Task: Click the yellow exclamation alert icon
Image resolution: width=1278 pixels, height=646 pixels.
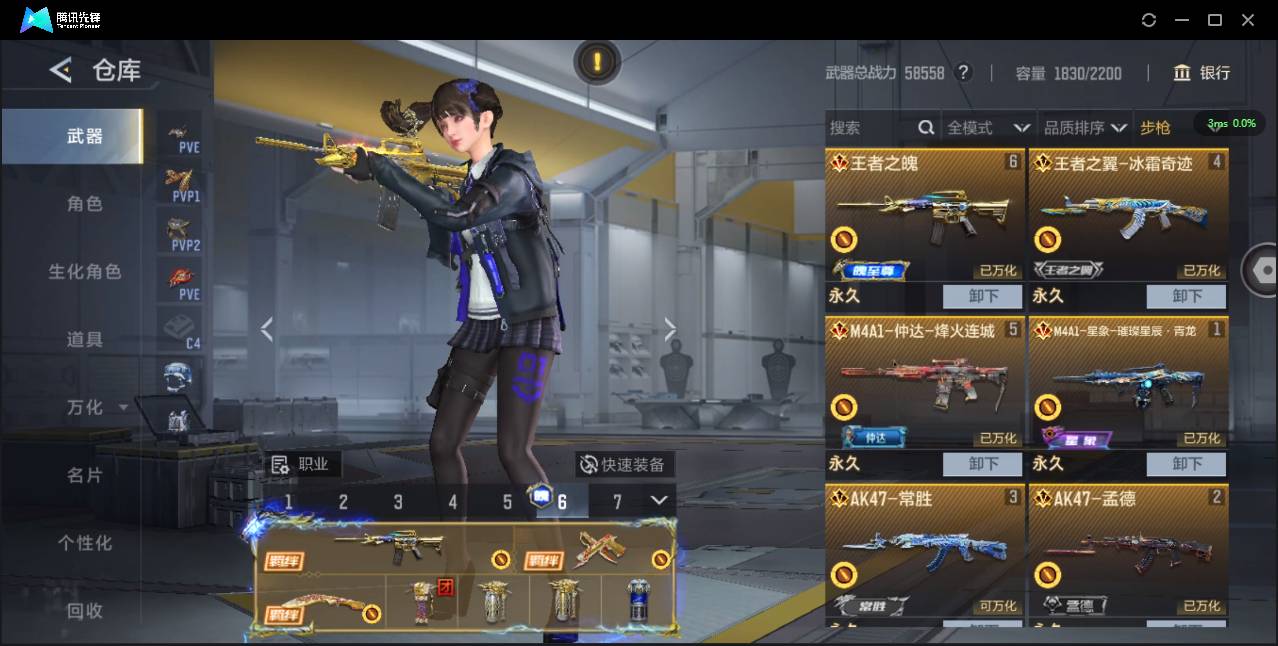Action: pyautogui.click(x=597, y=62)
